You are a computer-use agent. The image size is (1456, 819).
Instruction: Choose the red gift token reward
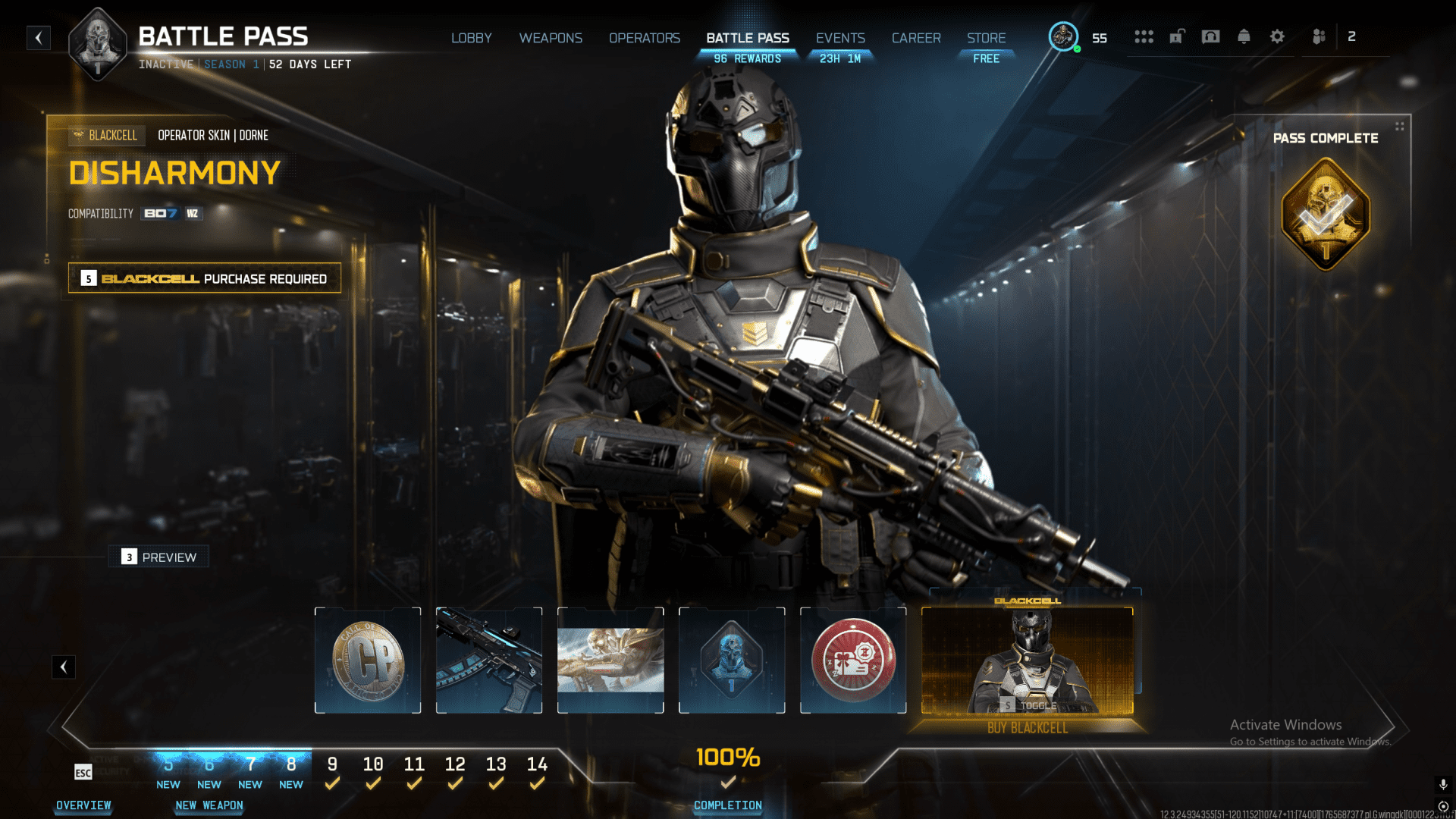[x=853, y=661]
